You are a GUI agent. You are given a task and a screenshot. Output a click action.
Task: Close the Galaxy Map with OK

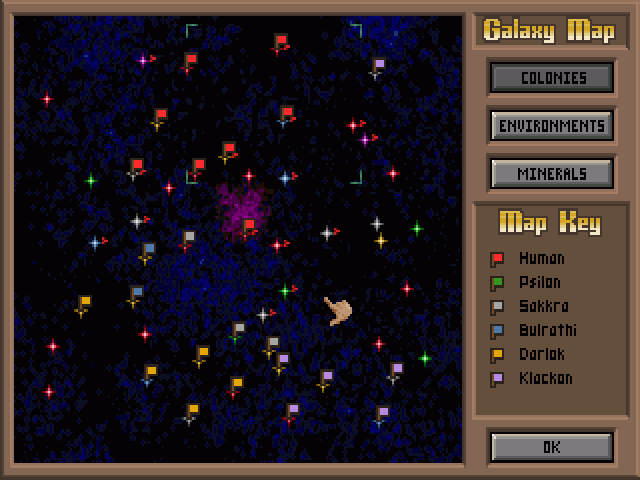pyautogui.click(x=551, y=447)
